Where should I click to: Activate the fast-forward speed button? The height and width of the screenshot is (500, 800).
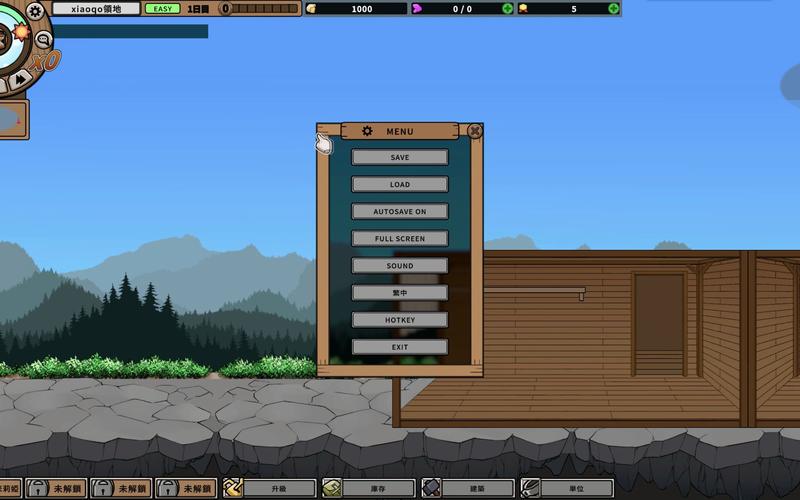22,79
